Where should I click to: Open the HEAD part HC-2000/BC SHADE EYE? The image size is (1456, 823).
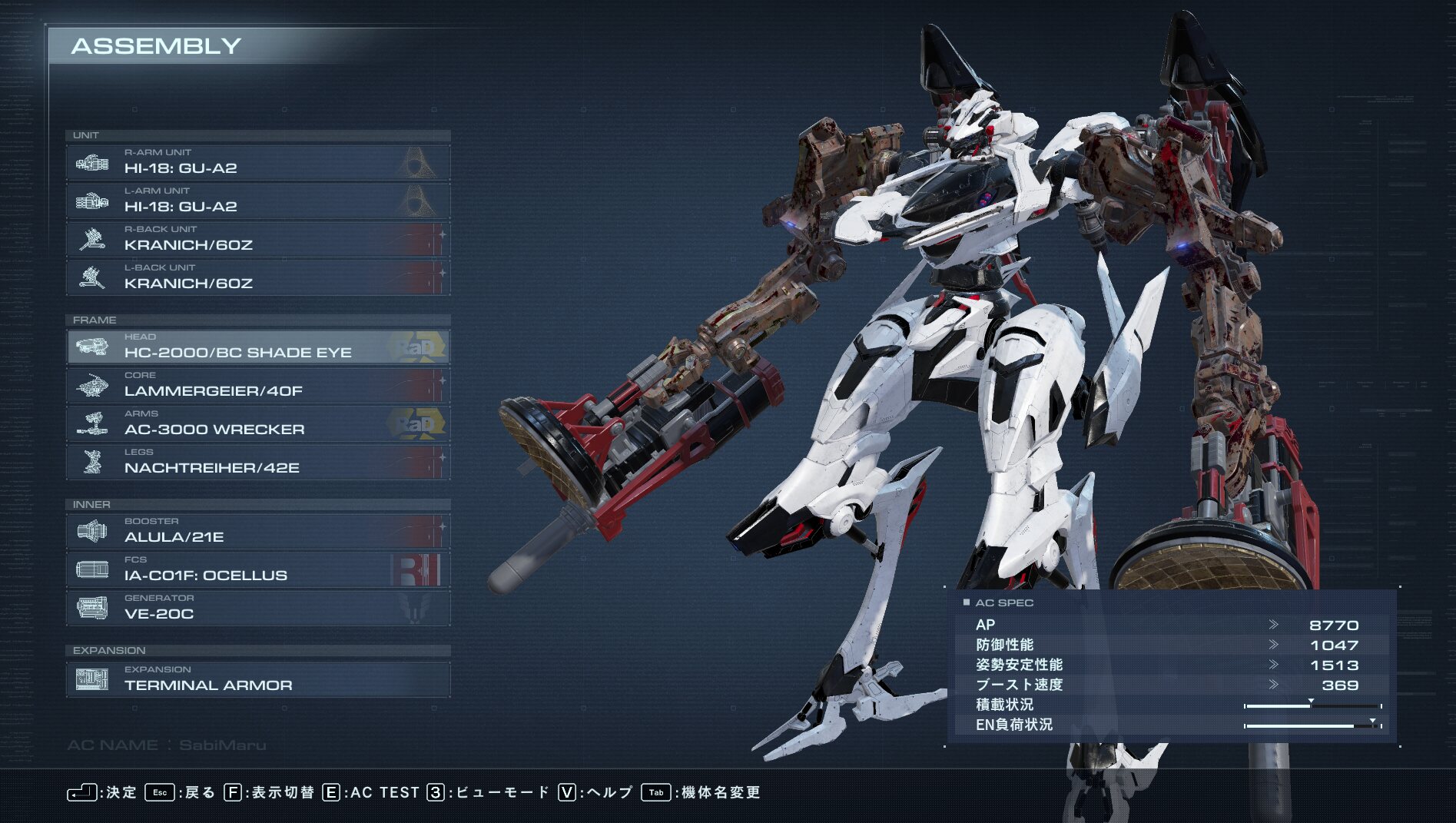click(257, 347)
